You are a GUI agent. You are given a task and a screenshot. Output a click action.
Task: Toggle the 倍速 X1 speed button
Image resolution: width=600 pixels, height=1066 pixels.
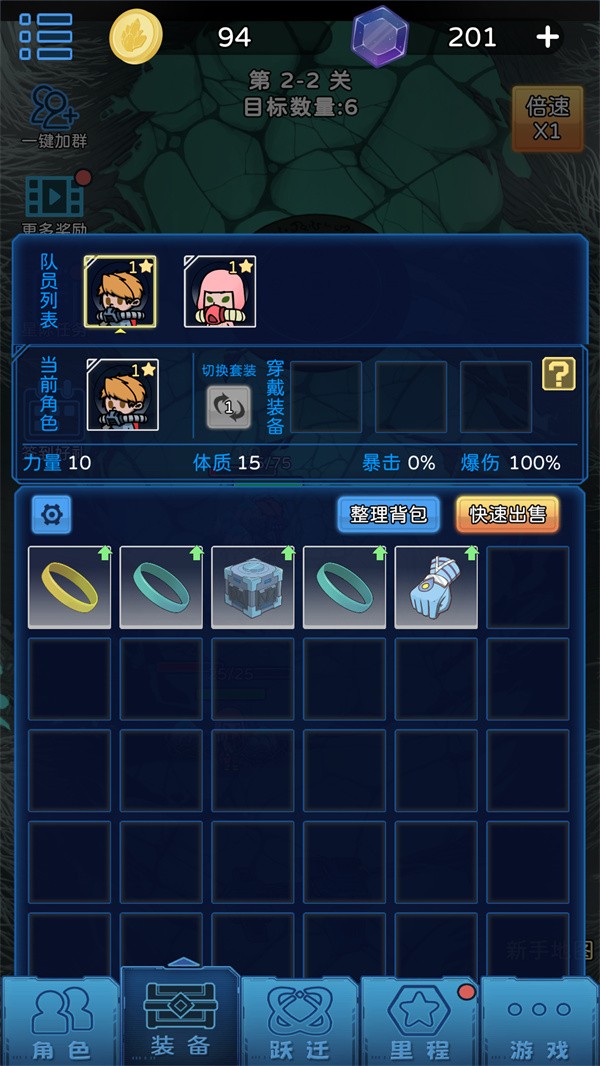(x=547, y=119)
